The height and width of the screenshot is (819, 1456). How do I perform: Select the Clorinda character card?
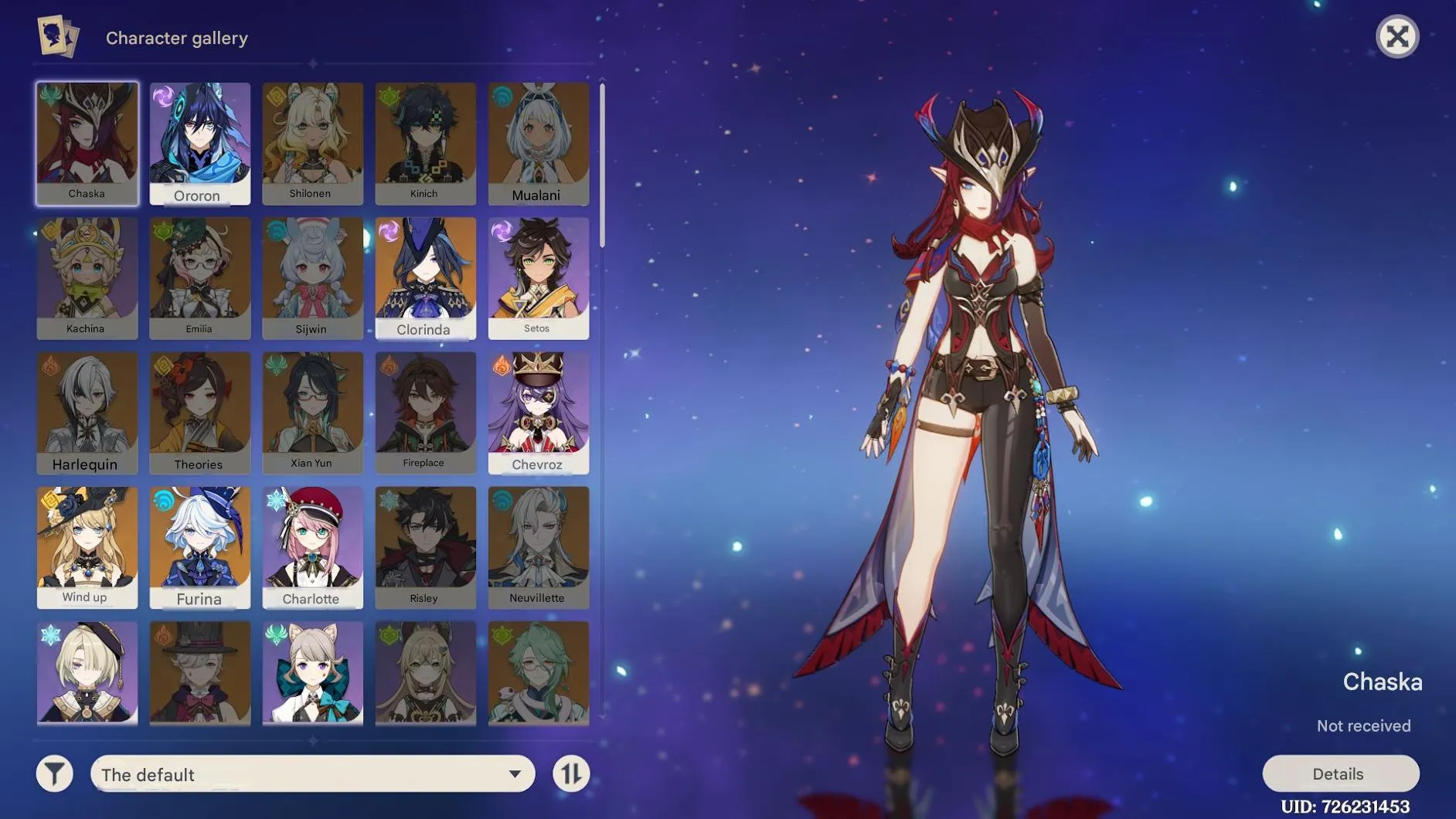(425, 278)
